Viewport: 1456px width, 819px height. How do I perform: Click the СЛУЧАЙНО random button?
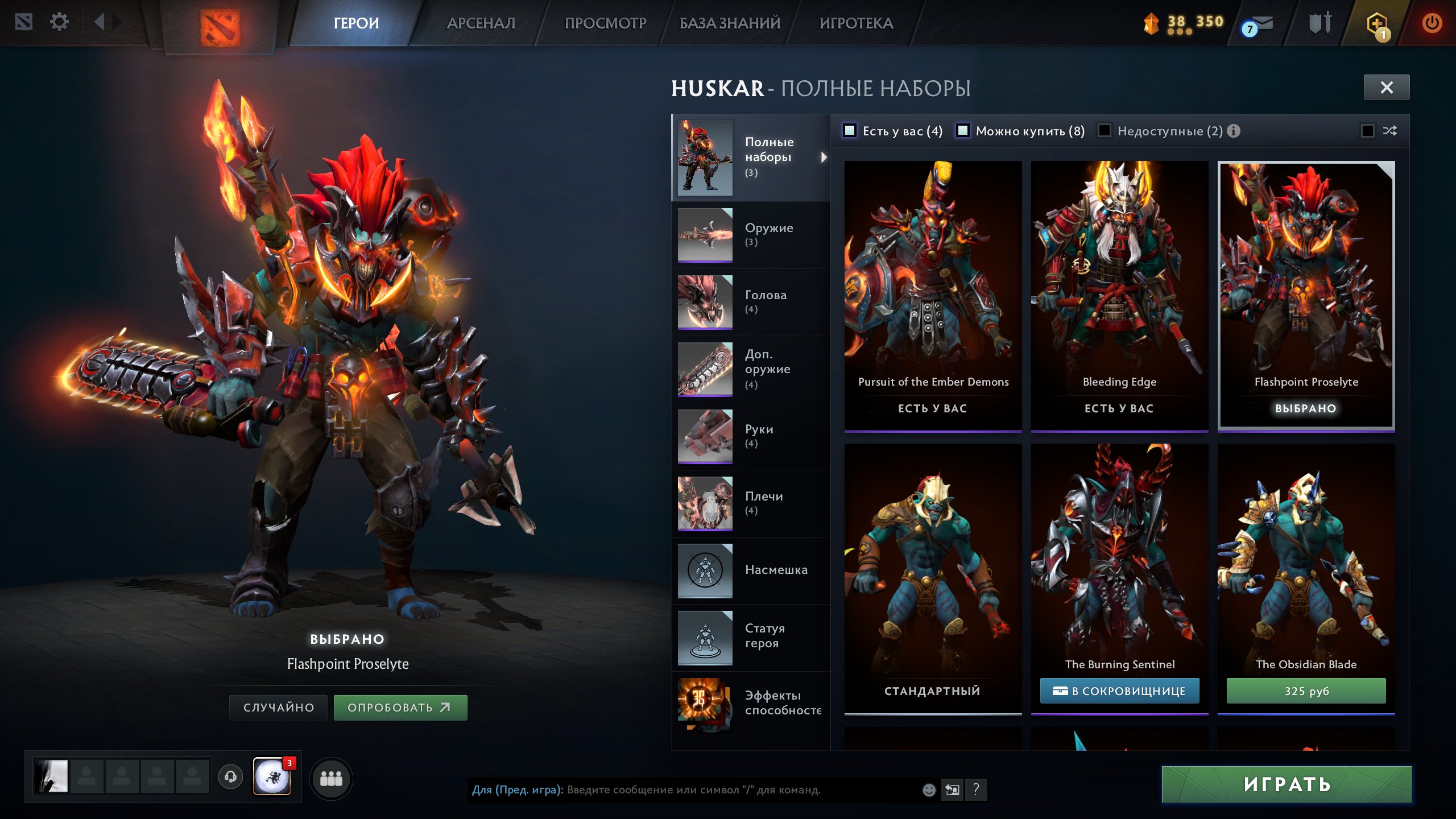tap(278, 708)
